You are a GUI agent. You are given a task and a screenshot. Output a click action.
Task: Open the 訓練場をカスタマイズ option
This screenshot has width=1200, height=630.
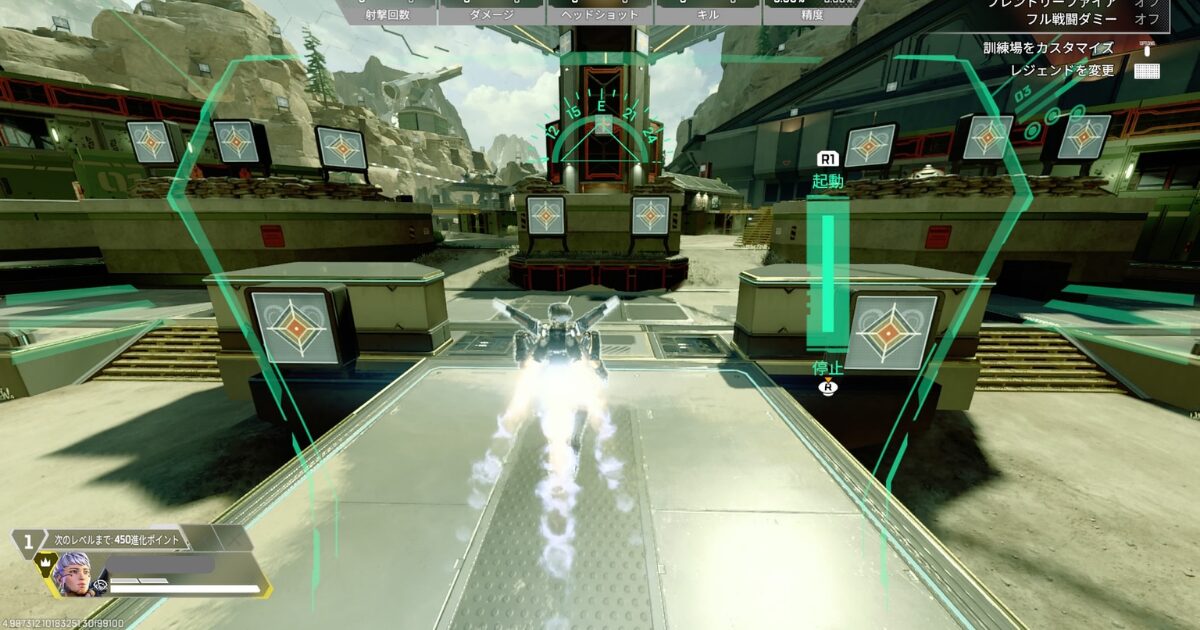pyautogui.click(x=1047, y=48)
